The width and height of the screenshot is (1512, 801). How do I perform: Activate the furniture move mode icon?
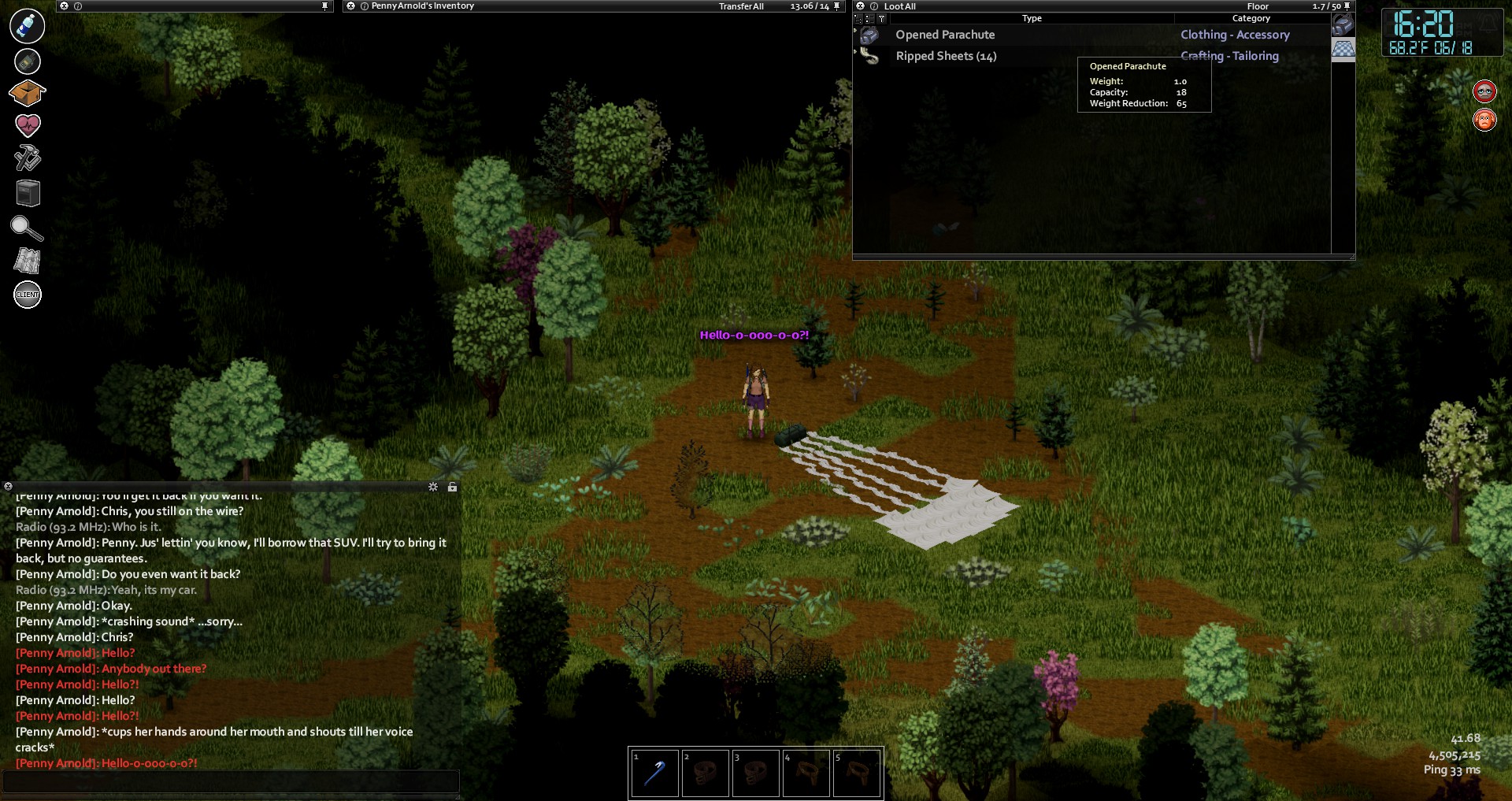[x=28, y=193]
